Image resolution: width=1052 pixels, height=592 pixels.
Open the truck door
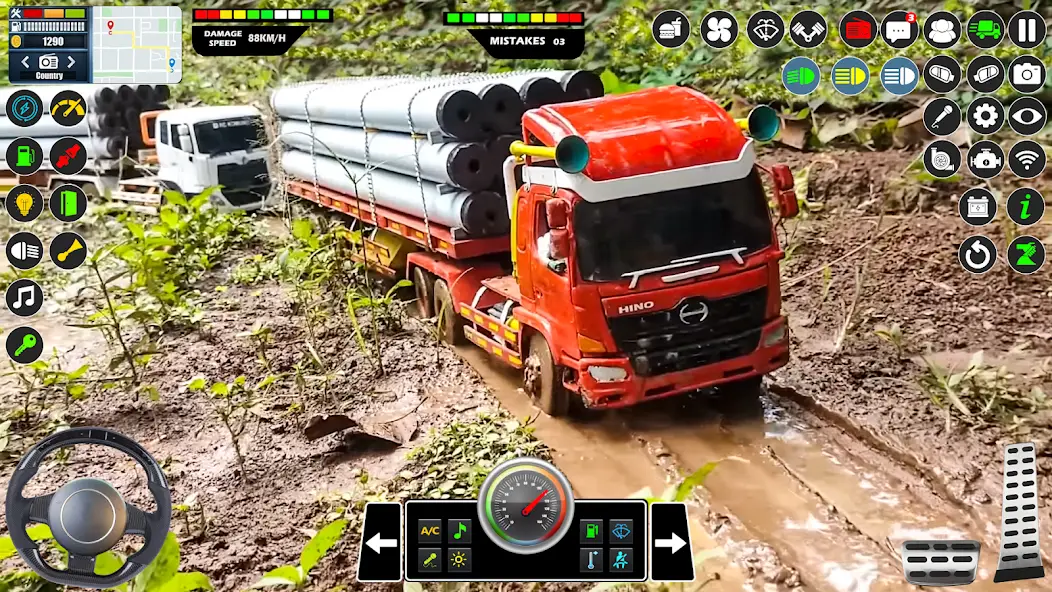click(x=68, y=203)
